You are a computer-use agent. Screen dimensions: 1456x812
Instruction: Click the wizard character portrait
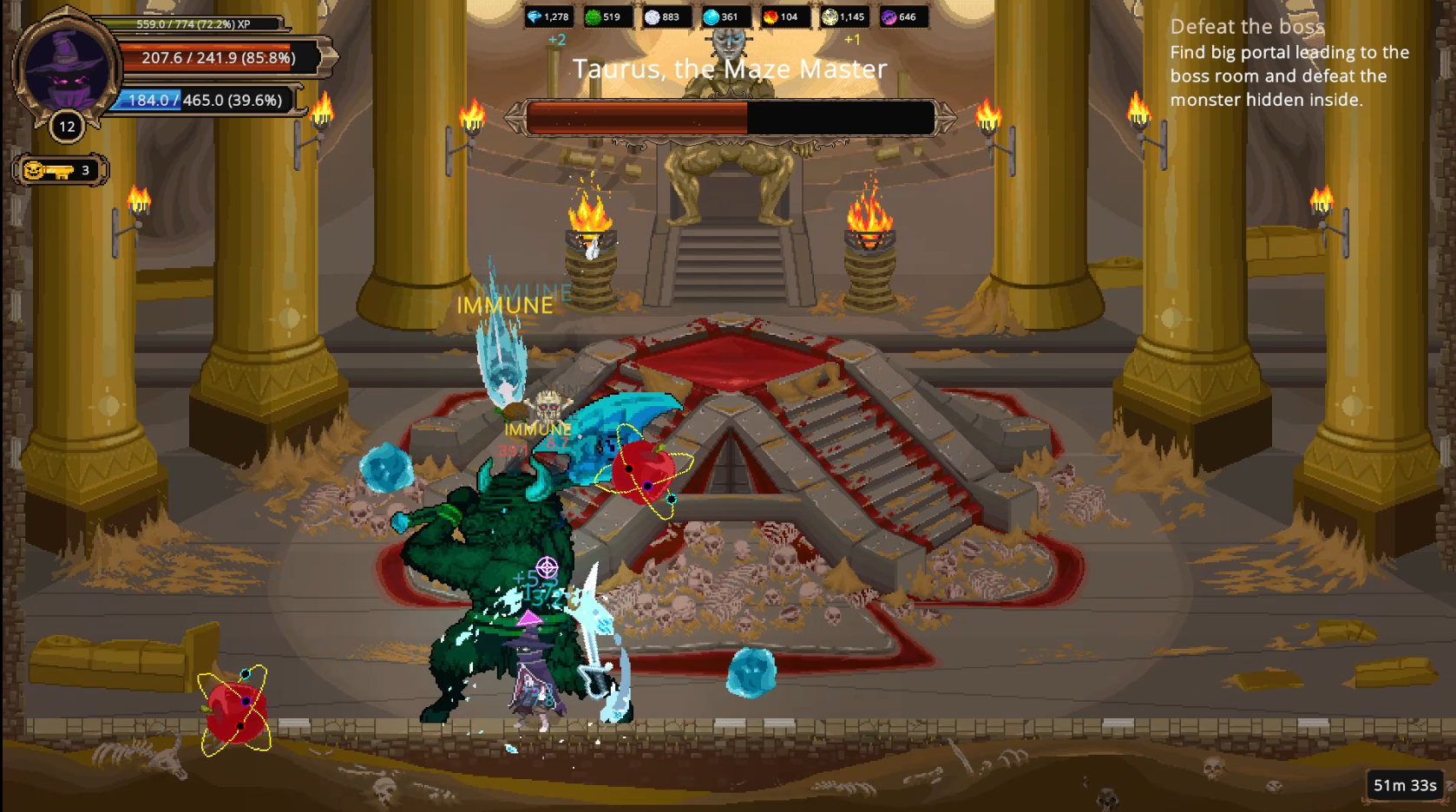click(x=66, y=69)
